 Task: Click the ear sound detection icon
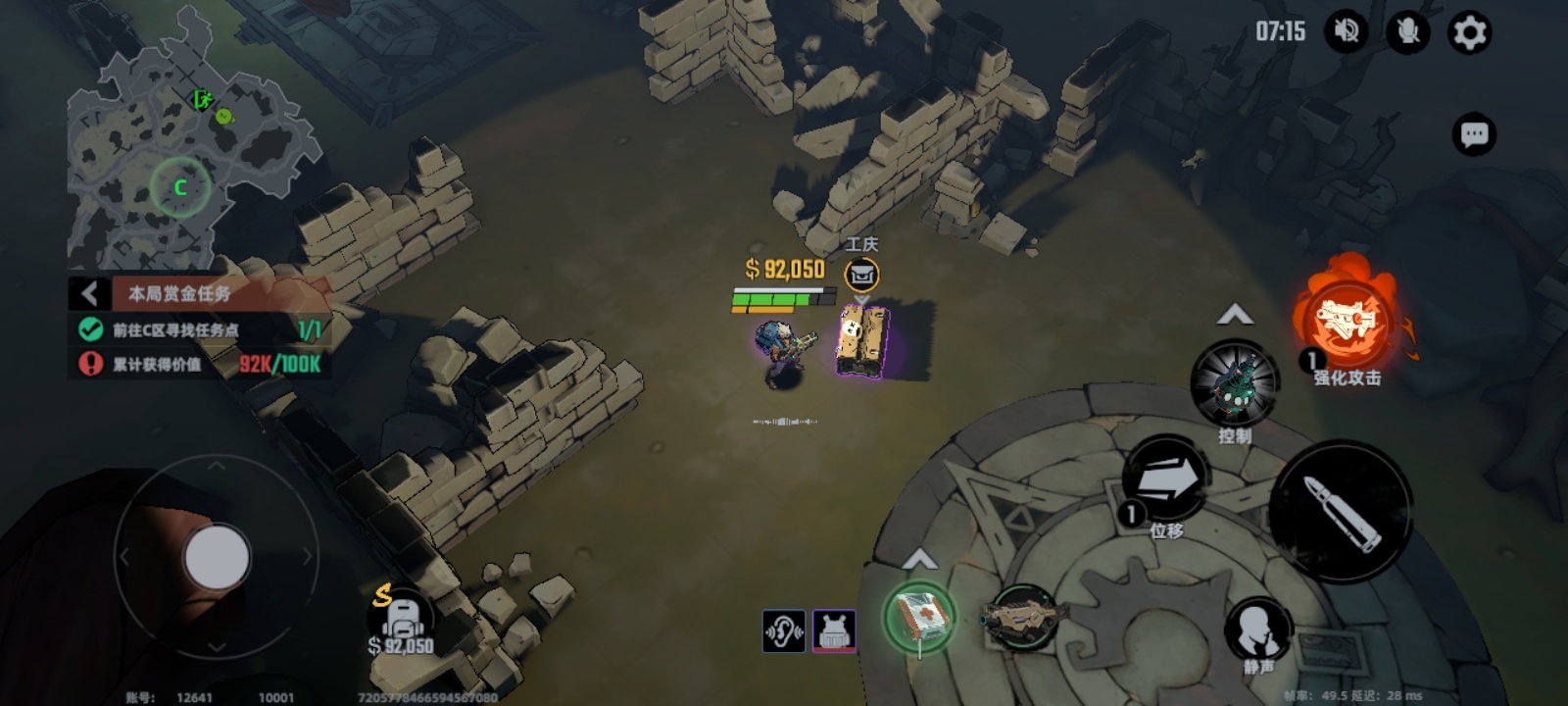point(784,630)
